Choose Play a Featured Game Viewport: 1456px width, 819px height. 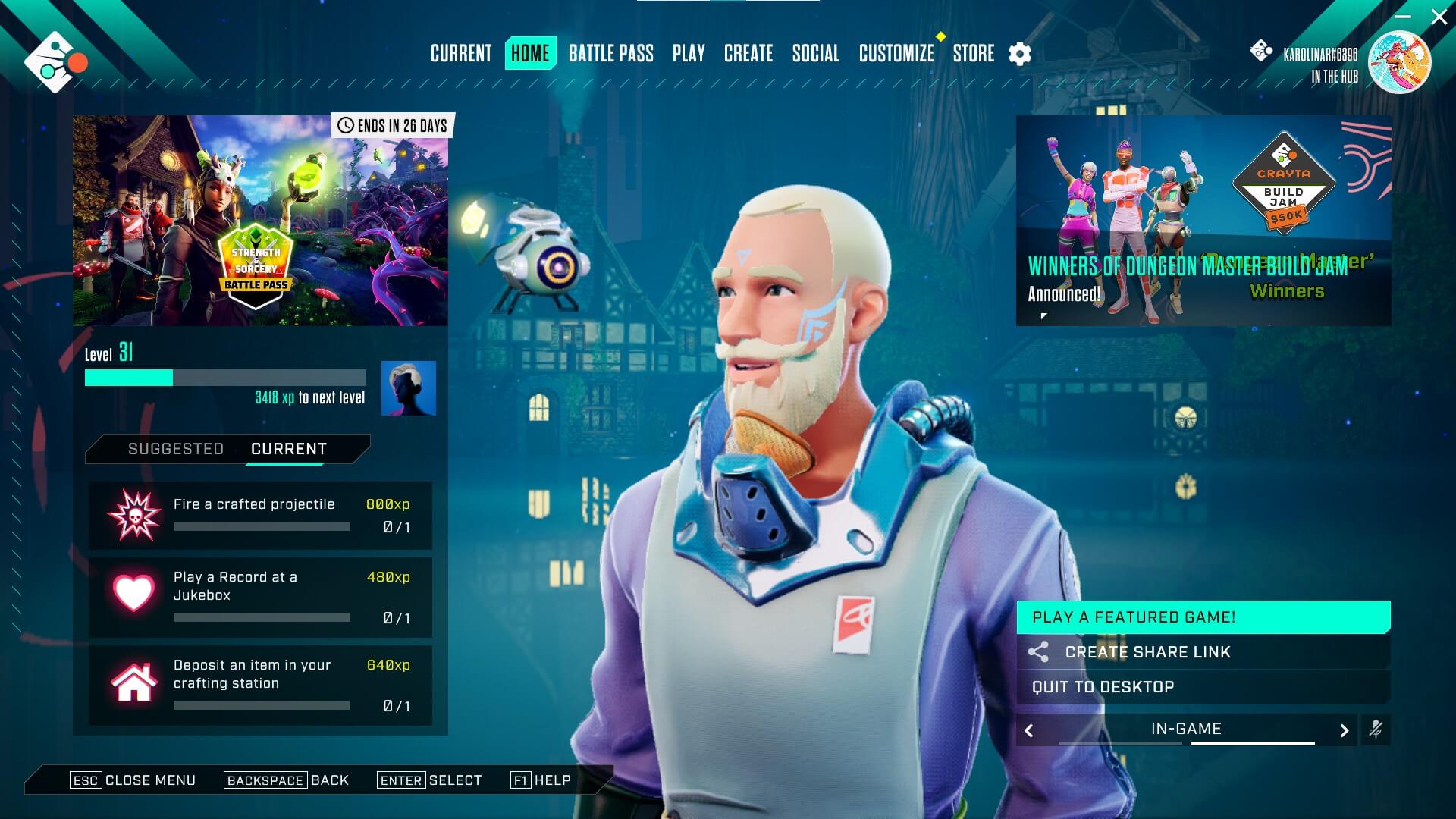1203,617
